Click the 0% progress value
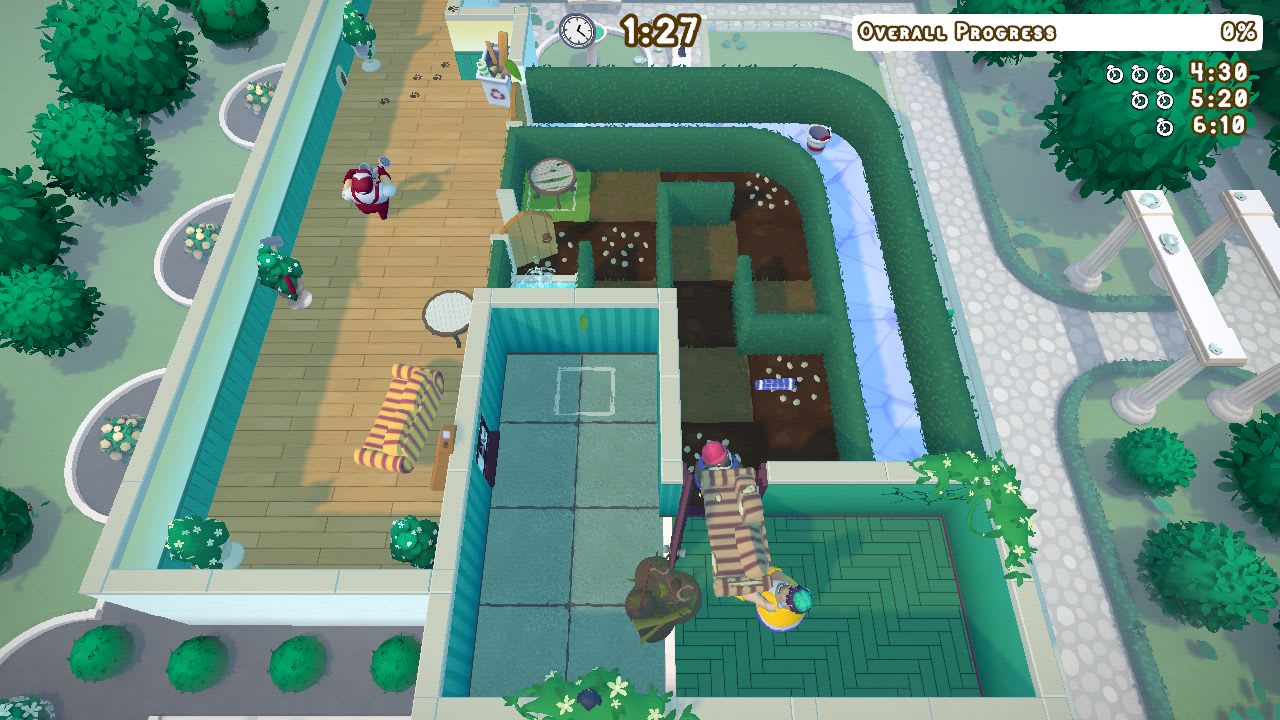 (x=1238, y=30)
